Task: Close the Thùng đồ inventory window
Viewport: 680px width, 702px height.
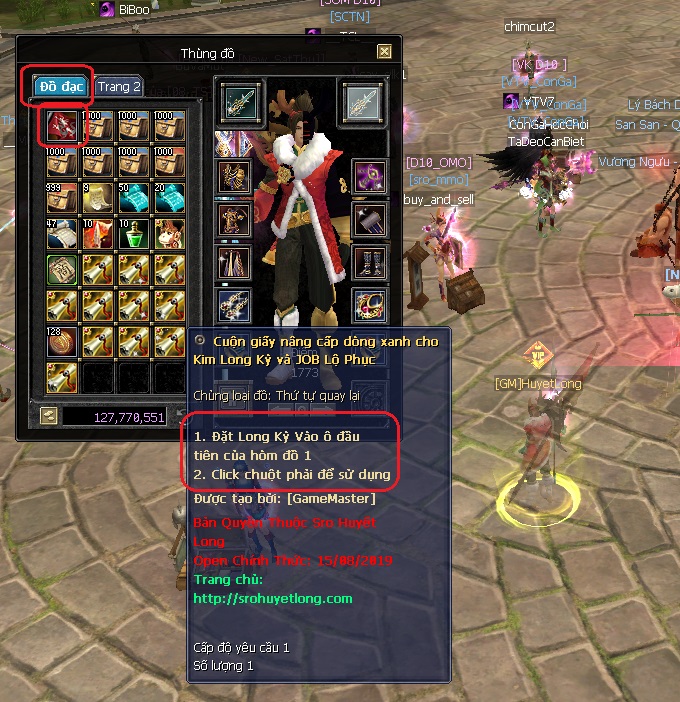Action: [384, 51]
